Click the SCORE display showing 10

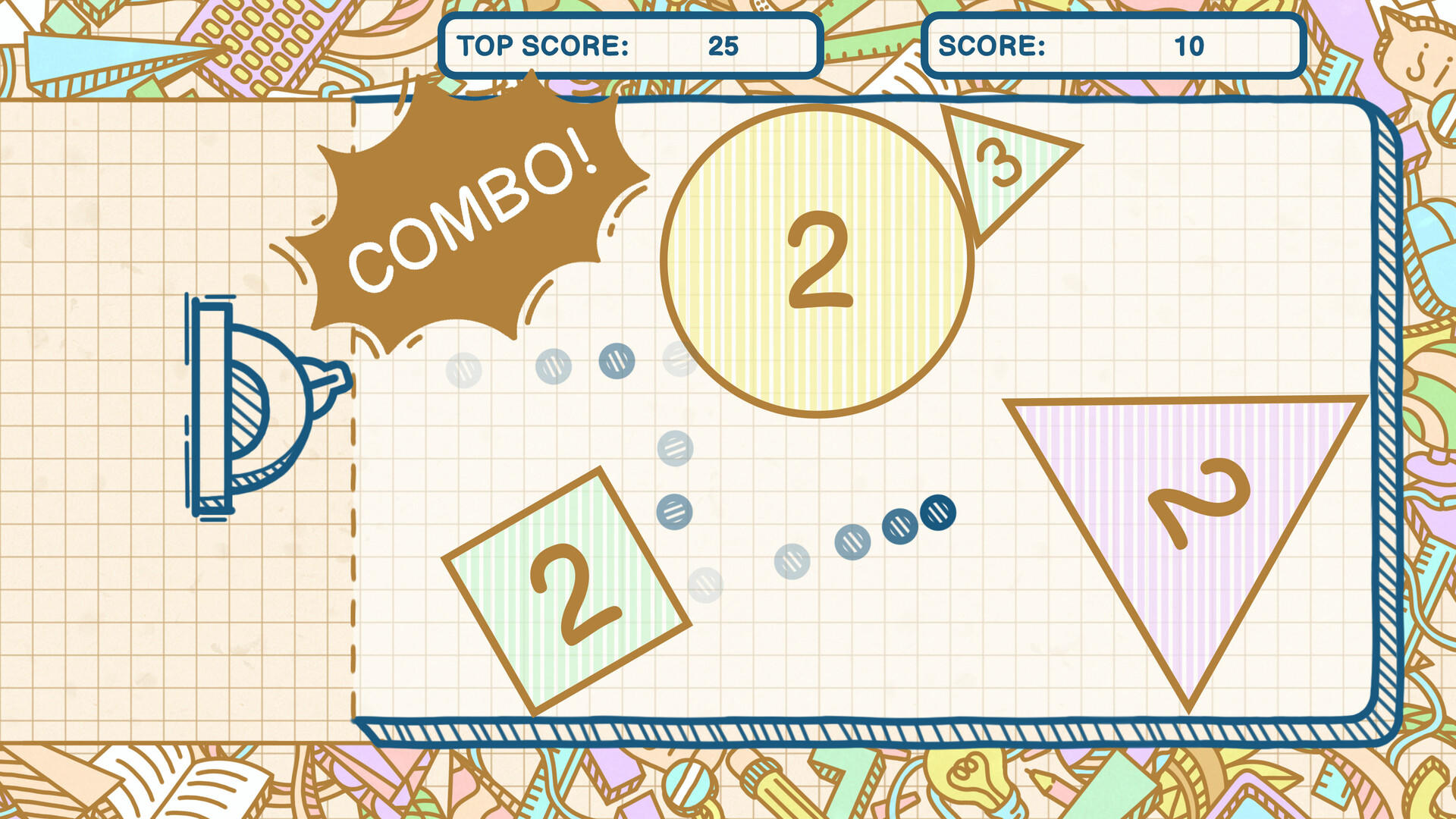pos(1115,45)
